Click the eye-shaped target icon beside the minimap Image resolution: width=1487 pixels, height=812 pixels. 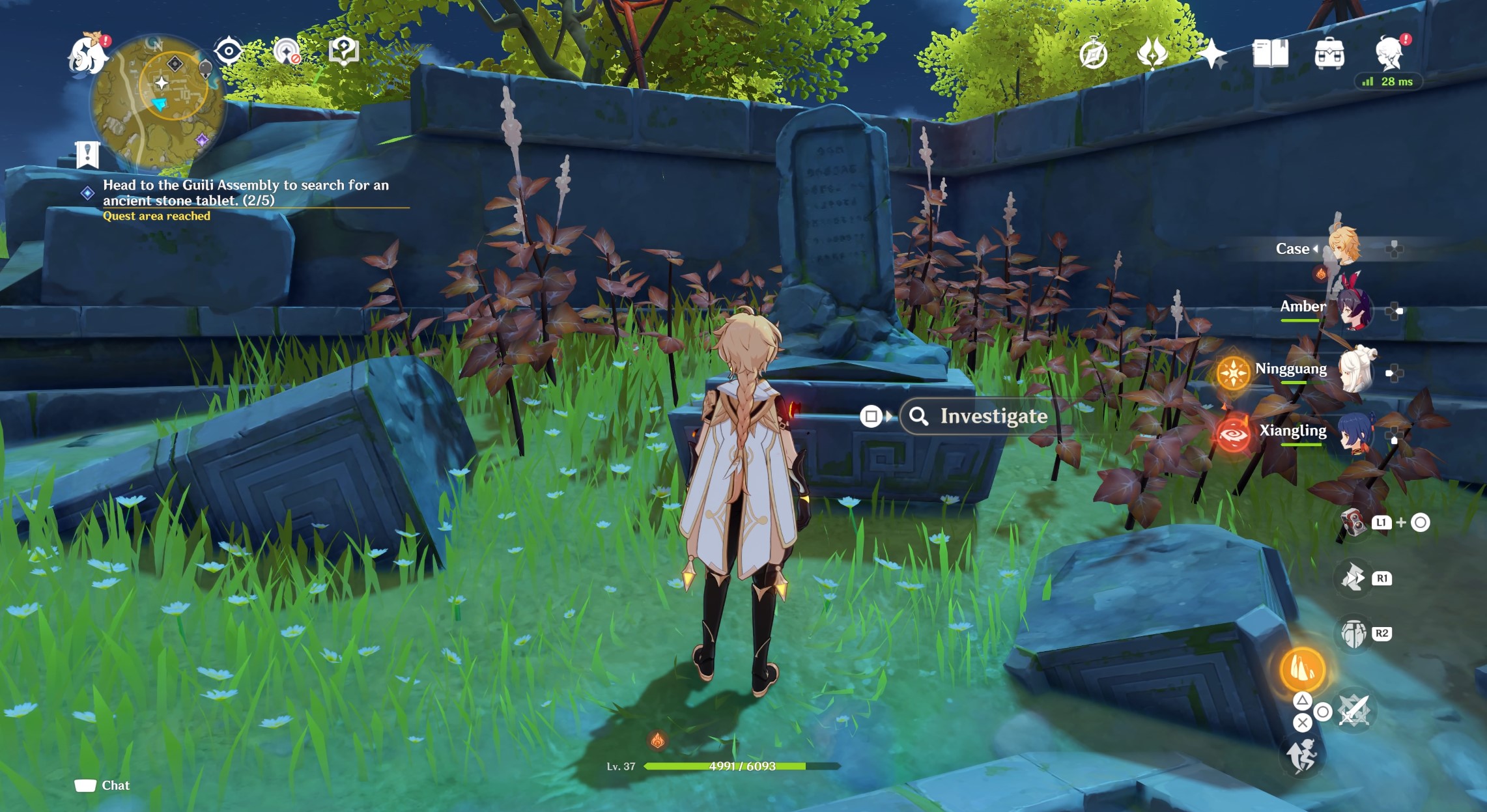click(x=229, y=51)
